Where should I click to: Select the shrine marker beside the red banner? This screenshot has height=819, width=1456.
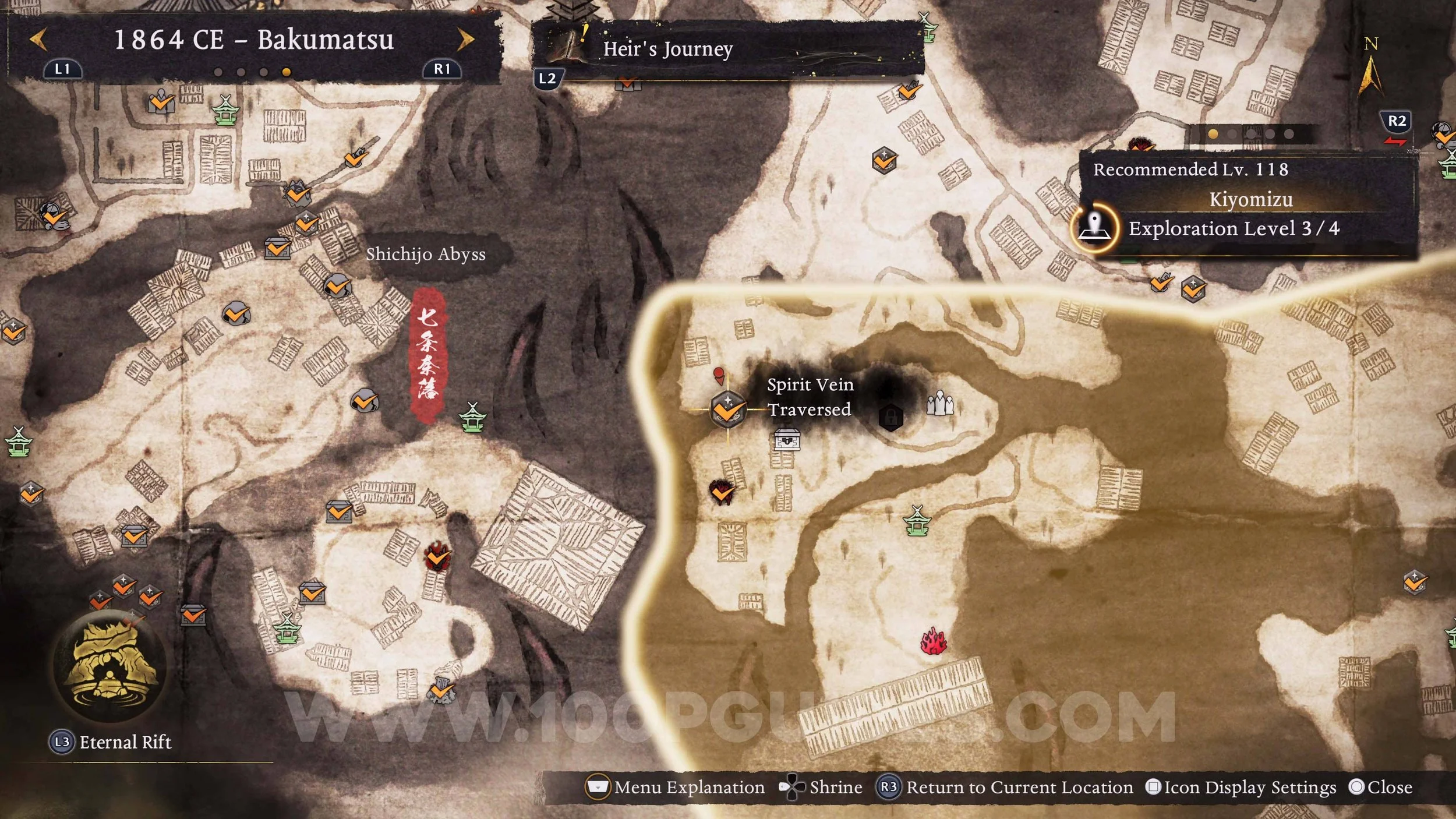472,417
